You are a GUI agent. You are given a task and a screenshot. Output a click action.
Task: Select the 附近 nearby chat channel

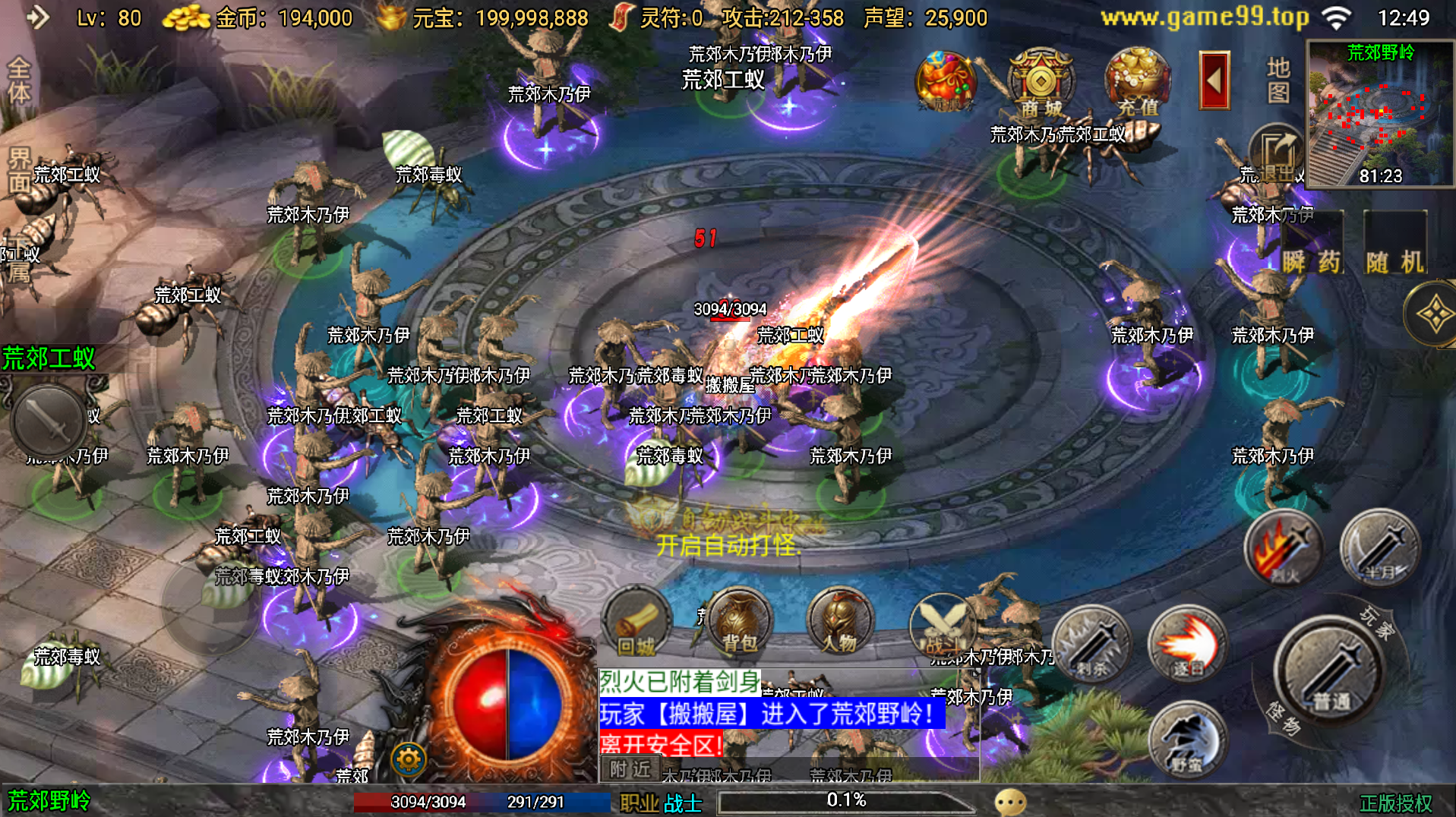[x=630, y=769]
